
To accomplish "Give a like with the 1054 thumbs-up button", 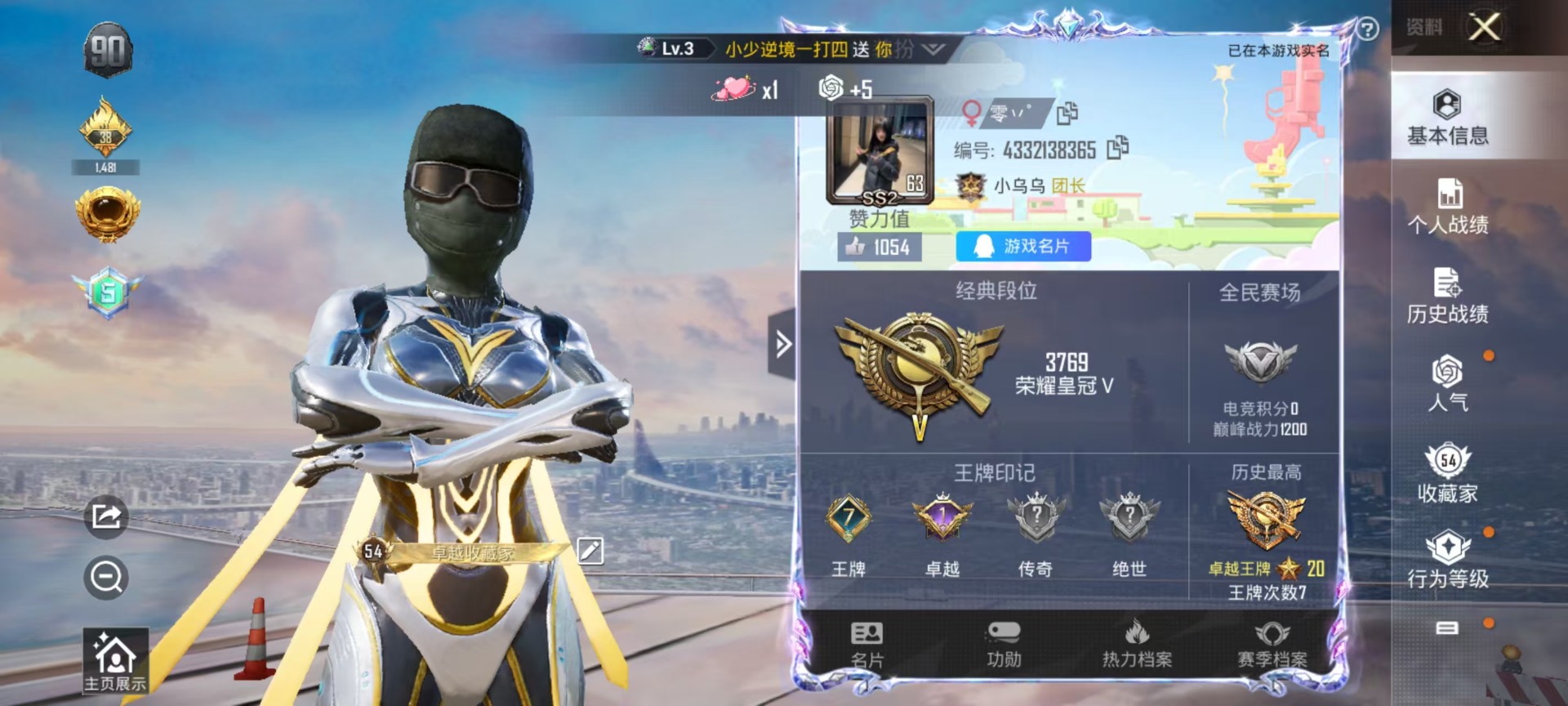I will tap(879, 247).
